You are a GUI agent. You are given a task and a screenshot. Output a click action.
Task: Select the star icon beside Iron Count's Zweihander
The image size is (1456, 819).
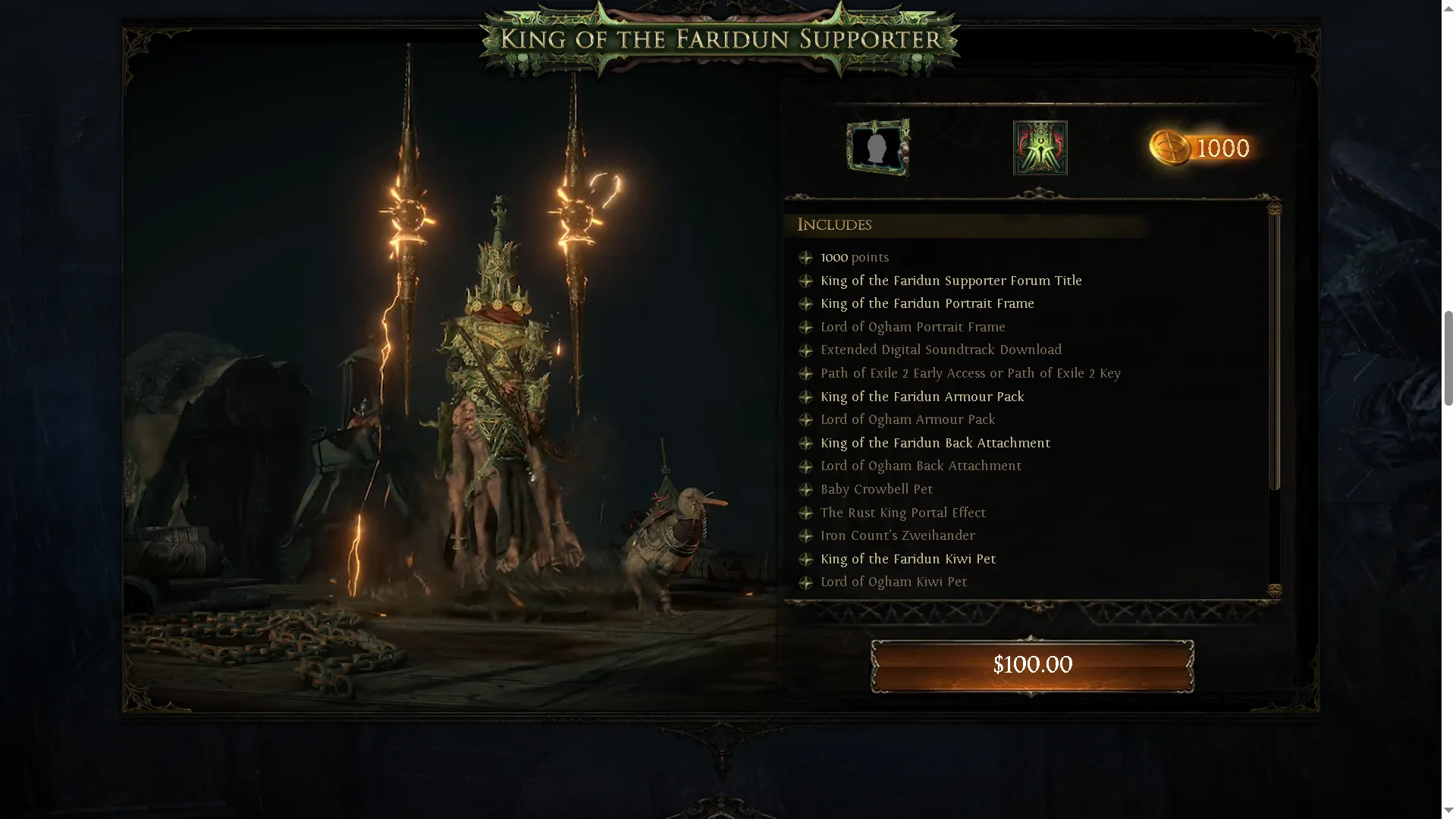[x=806, y=535]
